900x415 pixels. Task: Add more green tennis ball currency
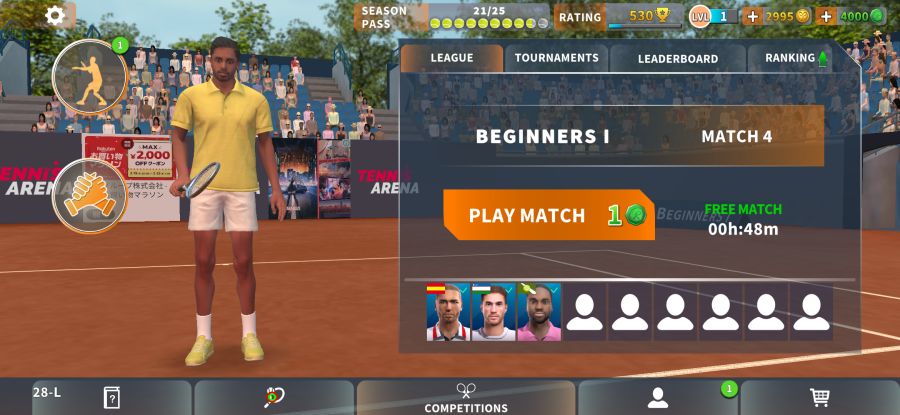[826, 16]
